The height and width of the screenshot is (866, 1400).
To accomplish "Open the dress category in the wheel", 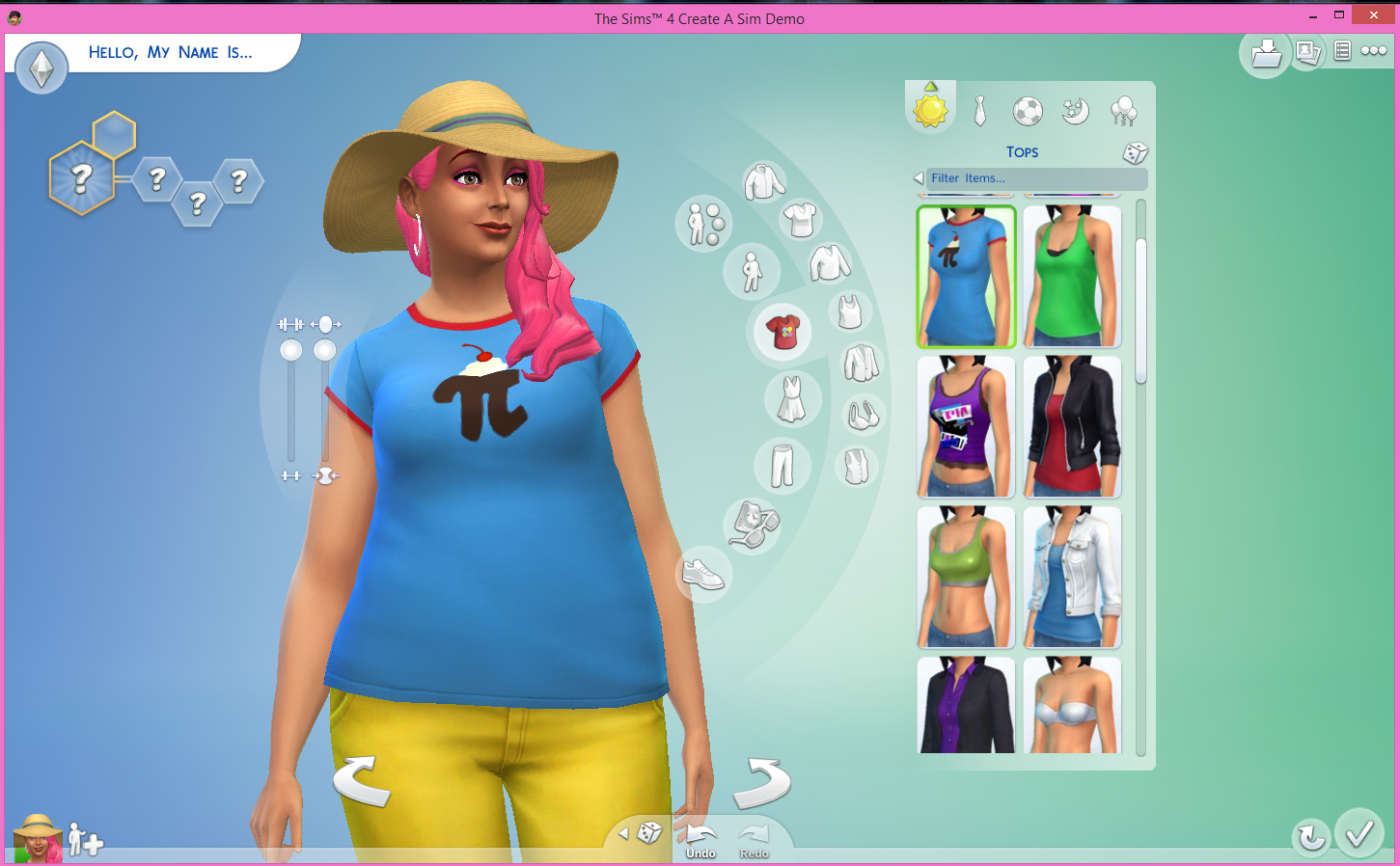I will pyautogui.click(x=793, y=398).
